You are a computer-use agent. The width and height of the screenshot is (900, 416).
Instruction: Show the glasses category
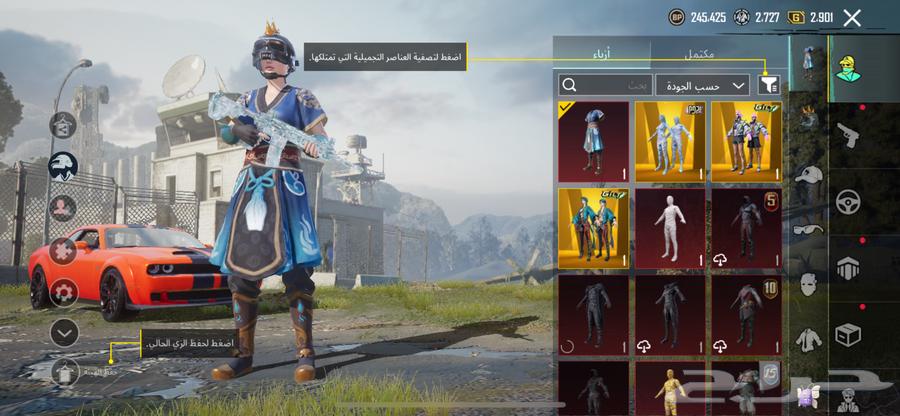(x=808, y=229)
